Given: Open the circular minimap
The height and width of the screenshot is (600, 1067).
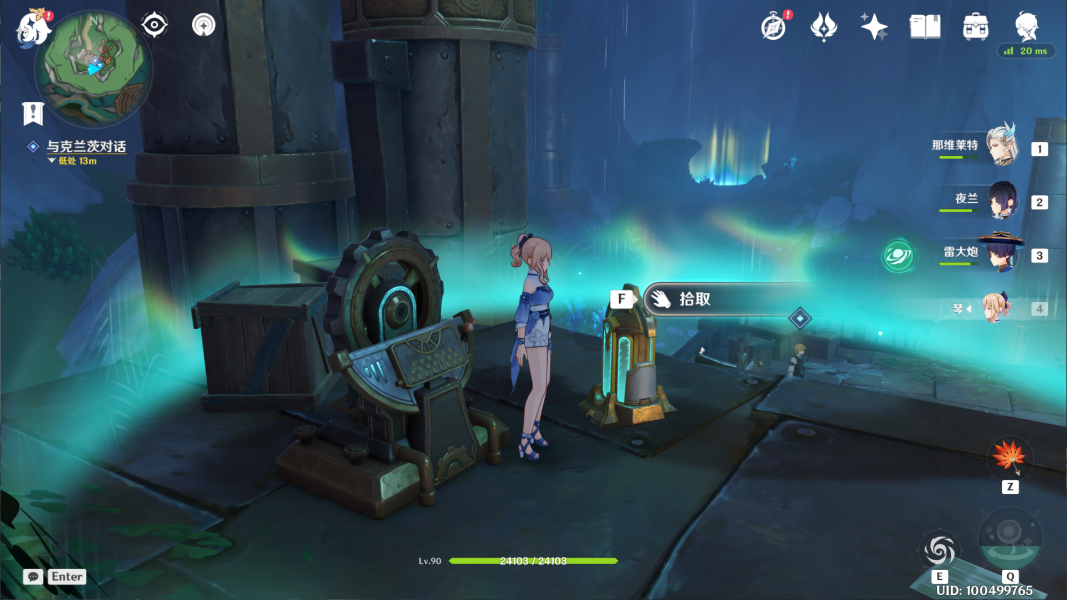Looking at the screenshot, I should tap(93, 68).
